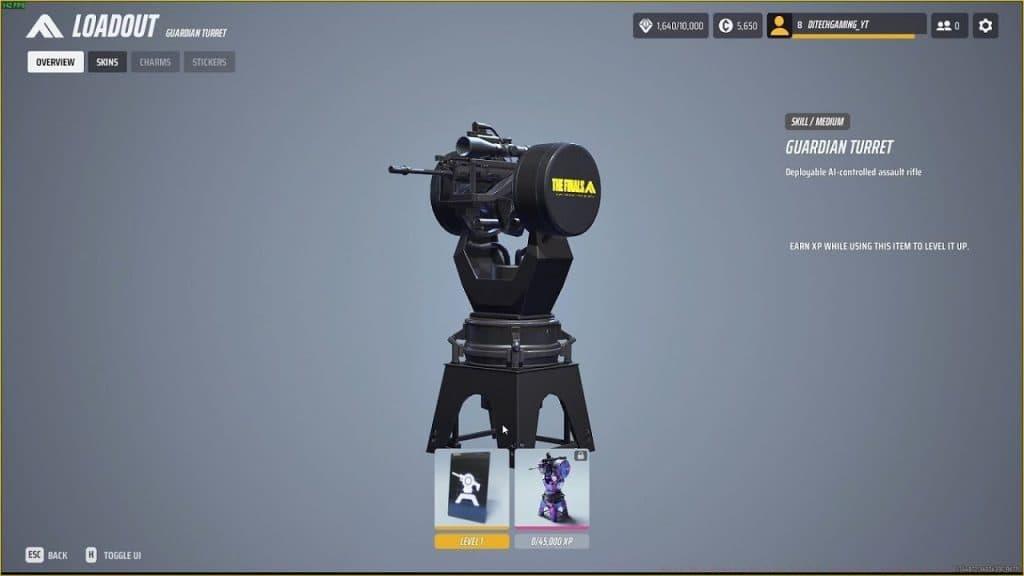
Task: Show the 1,640/10,000 currency balance
Action: pyautogui.click(x=670, y=26)
